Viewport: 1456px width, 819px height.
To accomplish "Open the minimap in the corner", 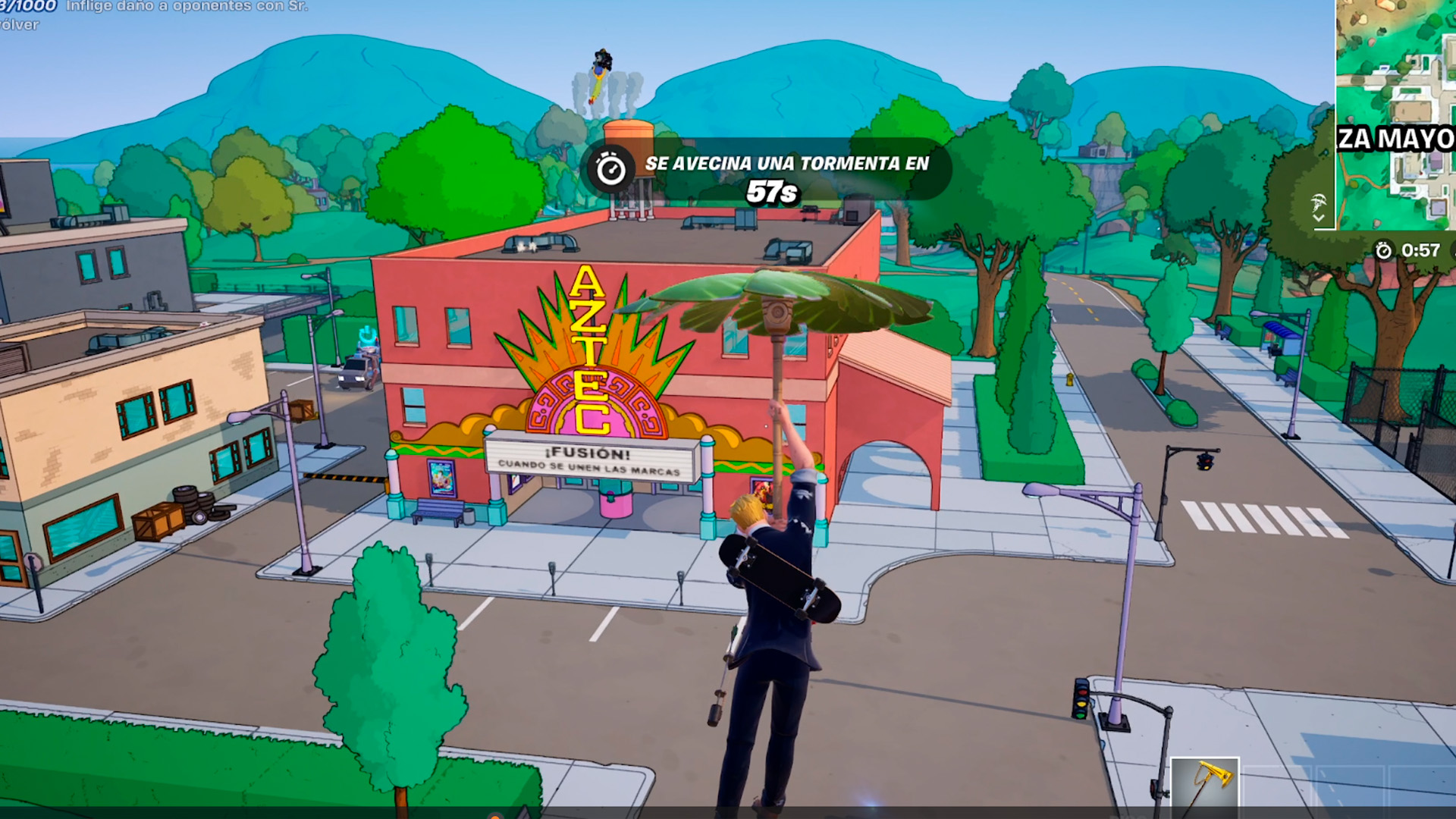I will [x=1396, y=114].
